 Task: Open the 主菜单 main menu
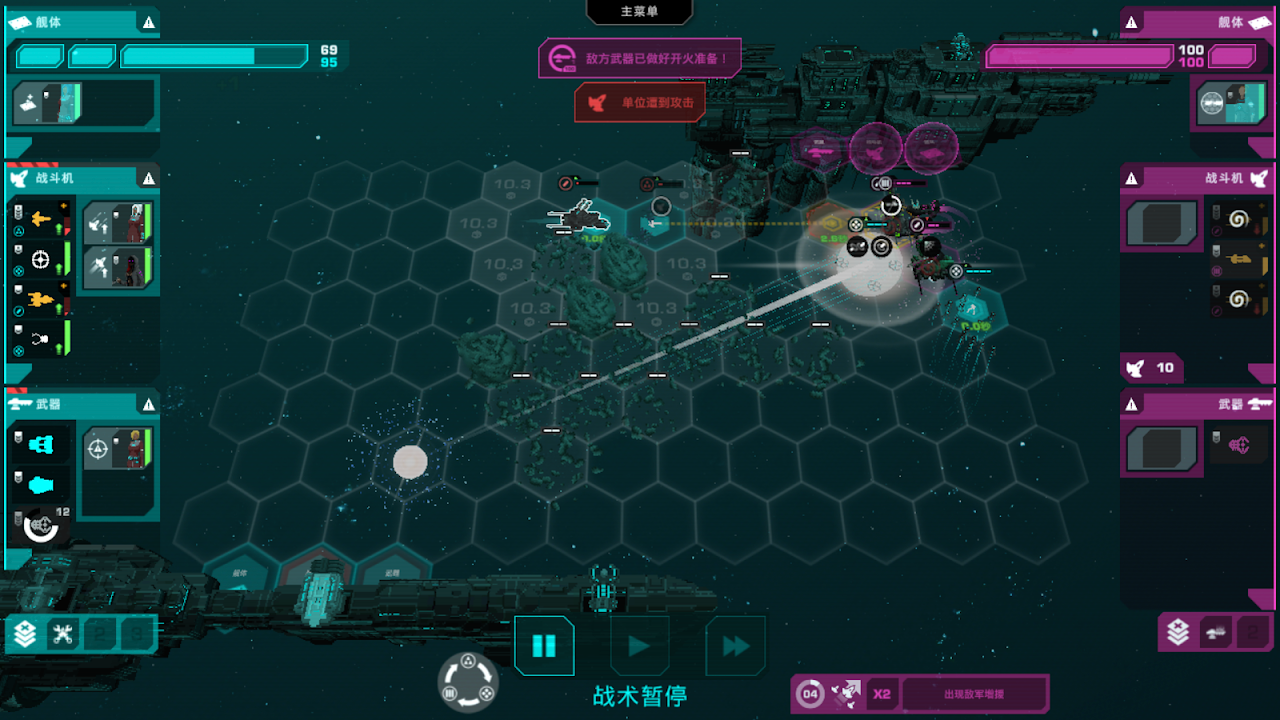[639, 11]
